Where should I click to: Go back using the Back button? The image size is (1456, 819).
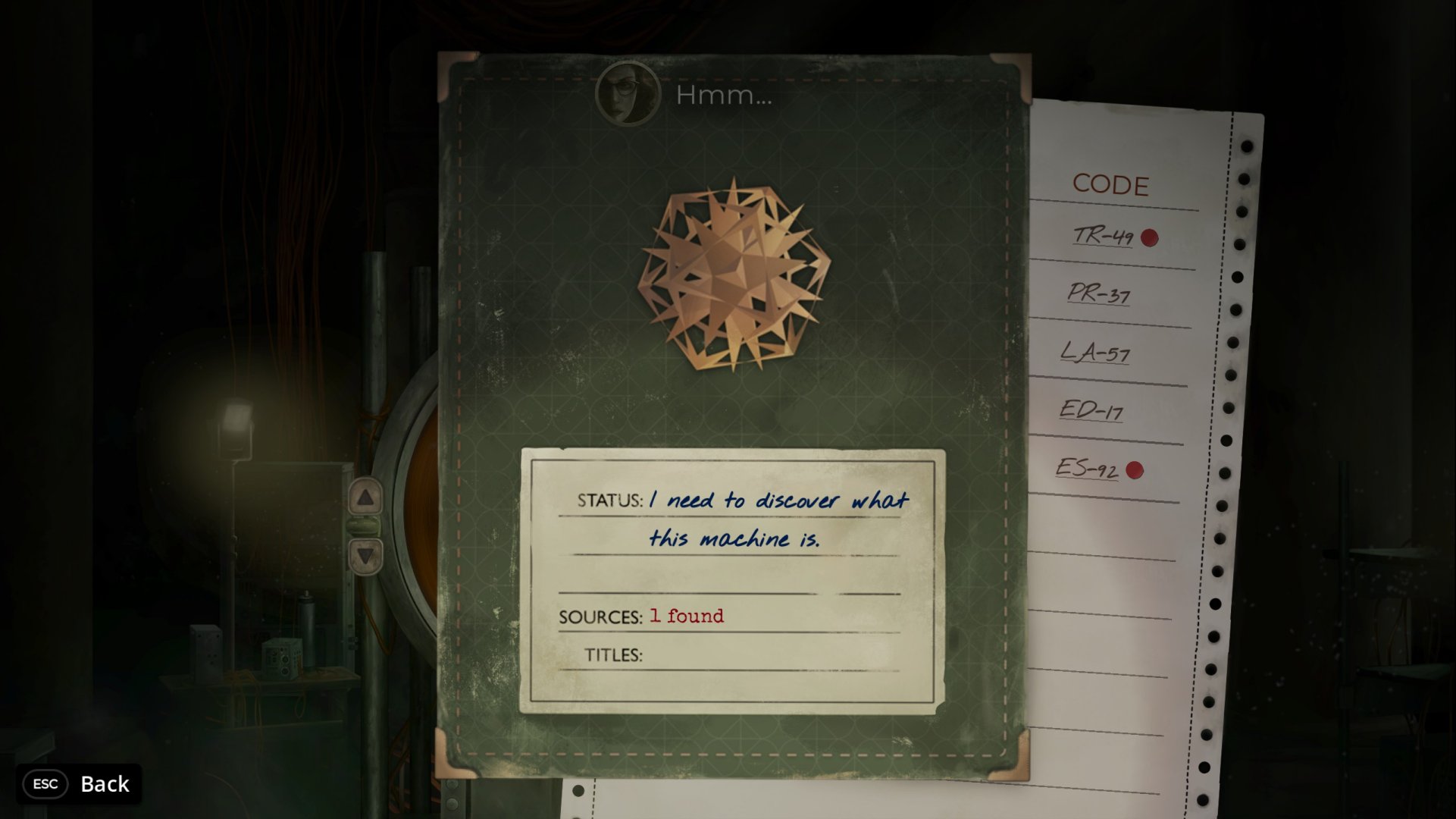click(80, 783)
